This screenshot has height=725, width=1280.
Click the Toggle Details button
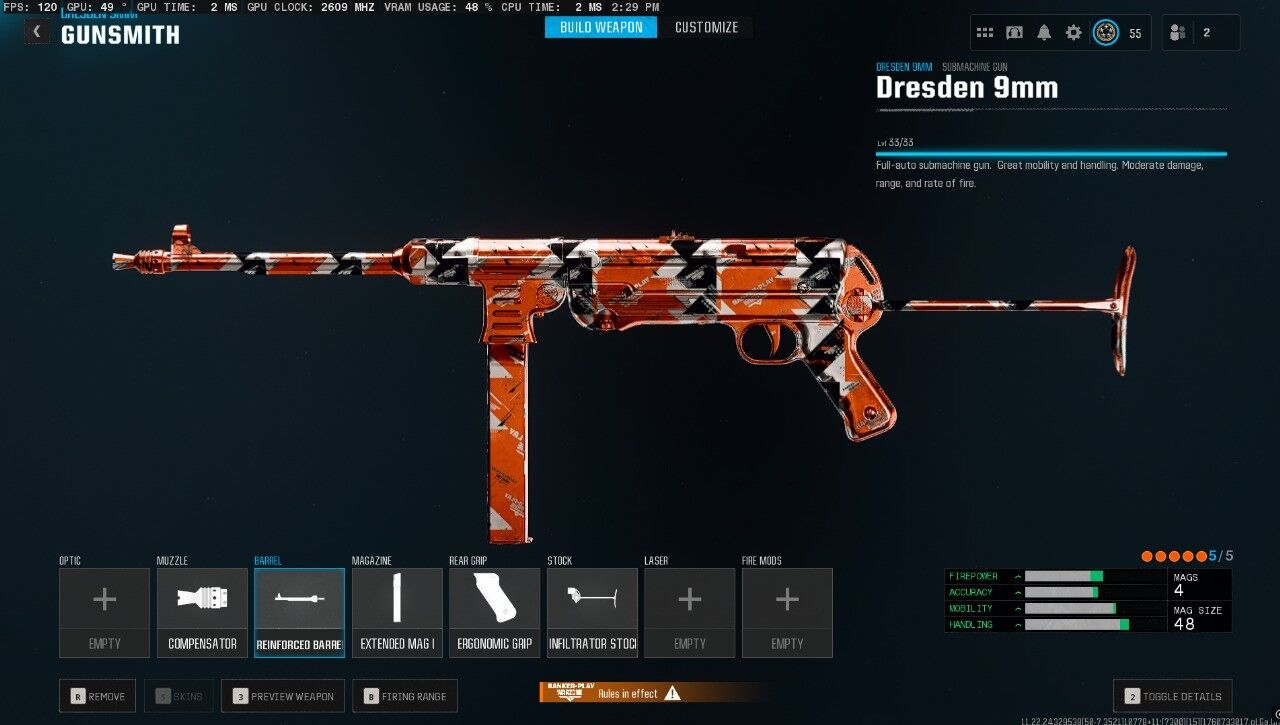tap(1172, 696)
